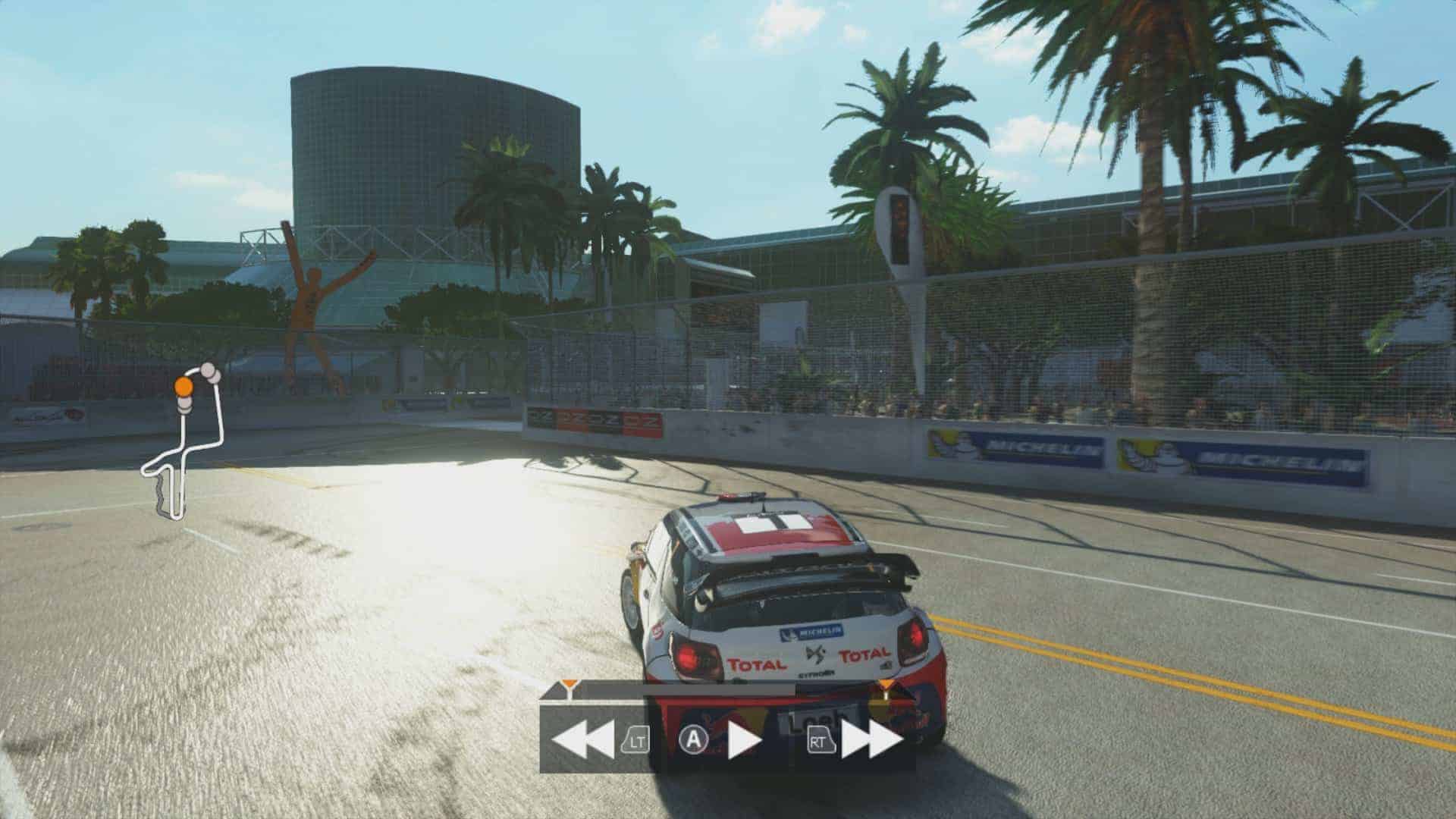Viewport: 1456px width, 819px height.
Task: Click the fast-forward double-arrow replay control
Action: click(872, 740)
